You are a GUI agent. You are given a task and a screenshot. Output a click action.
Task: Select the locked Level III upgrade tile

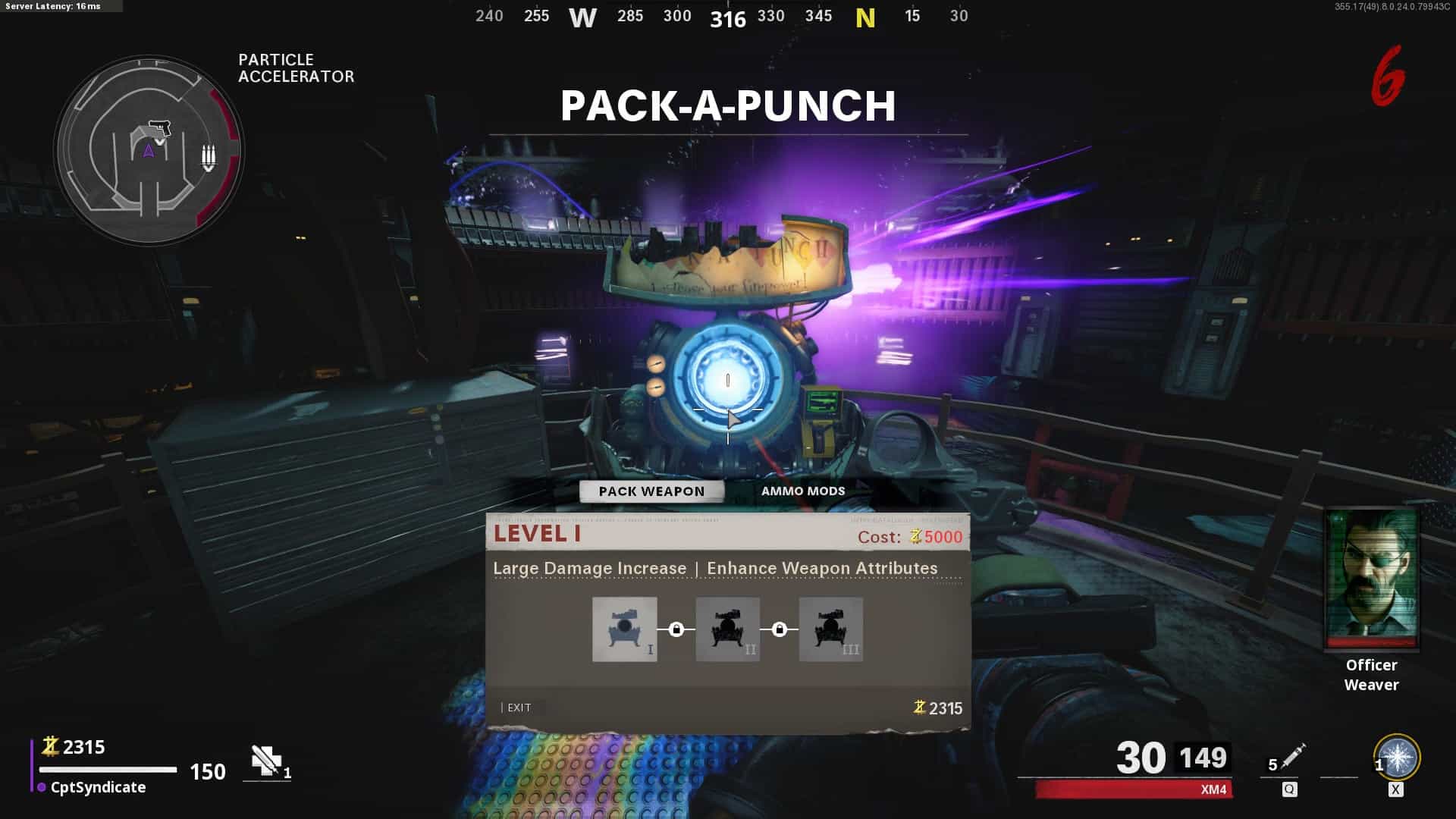click(x=830, y=629)
